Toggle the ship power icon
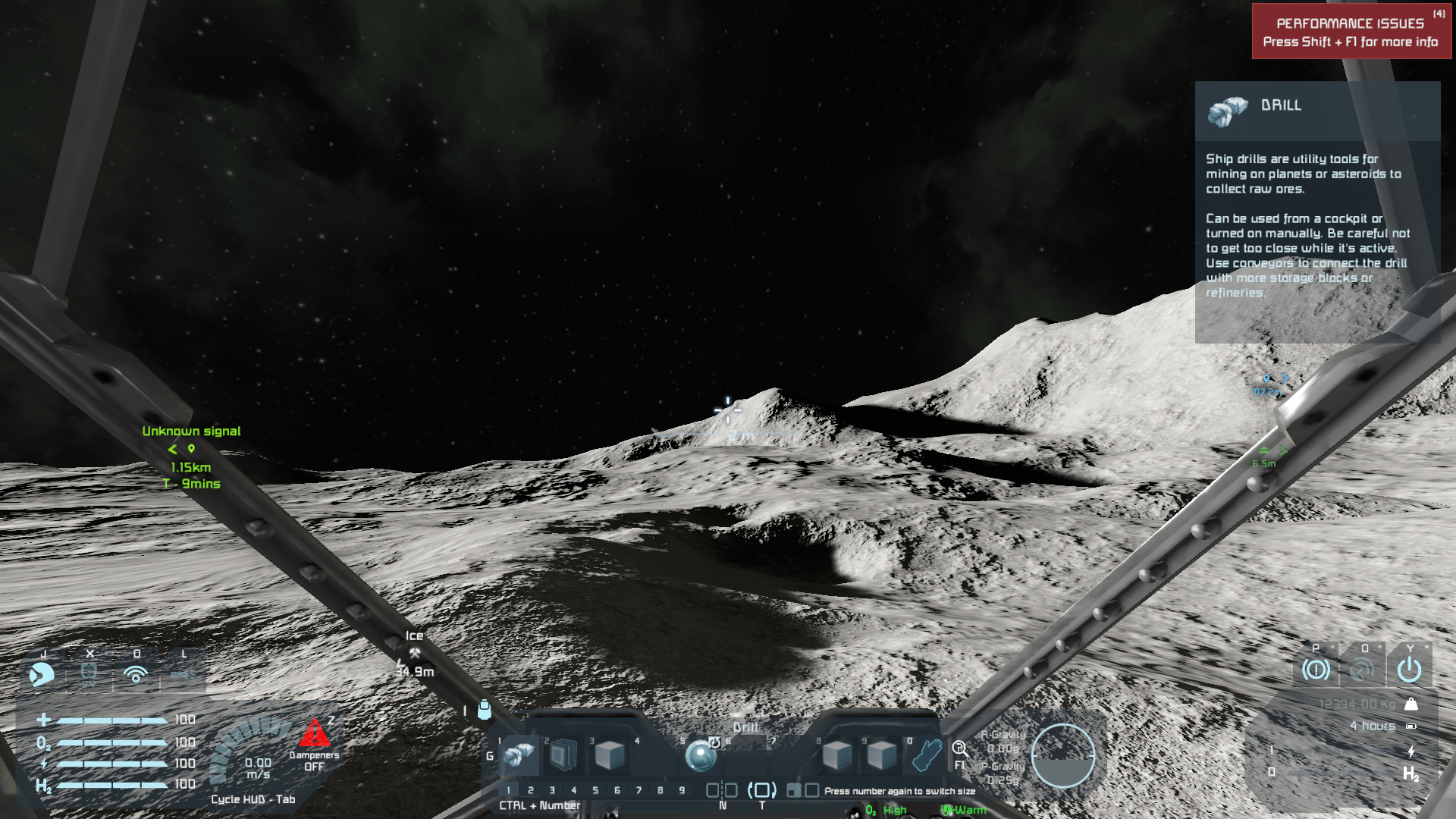This screenshot has height=819, width=1456. 1409,670
